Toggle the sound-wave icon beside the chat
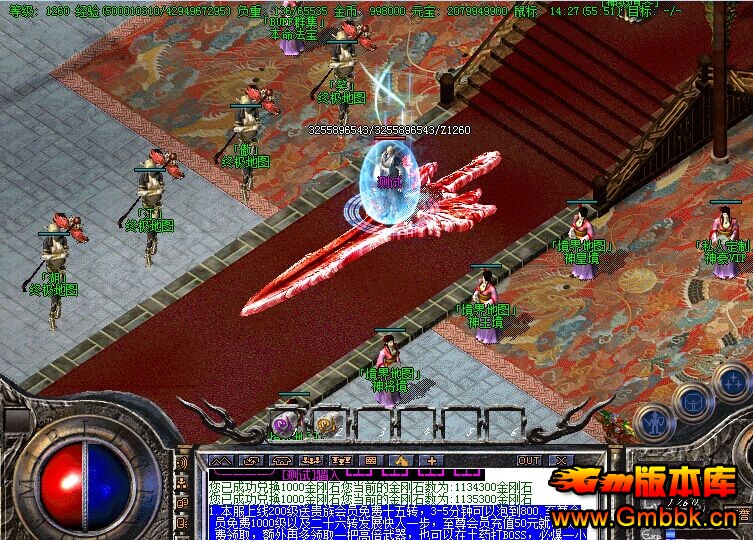The height and width of the screenshot is (540, 753). (182, 464)
